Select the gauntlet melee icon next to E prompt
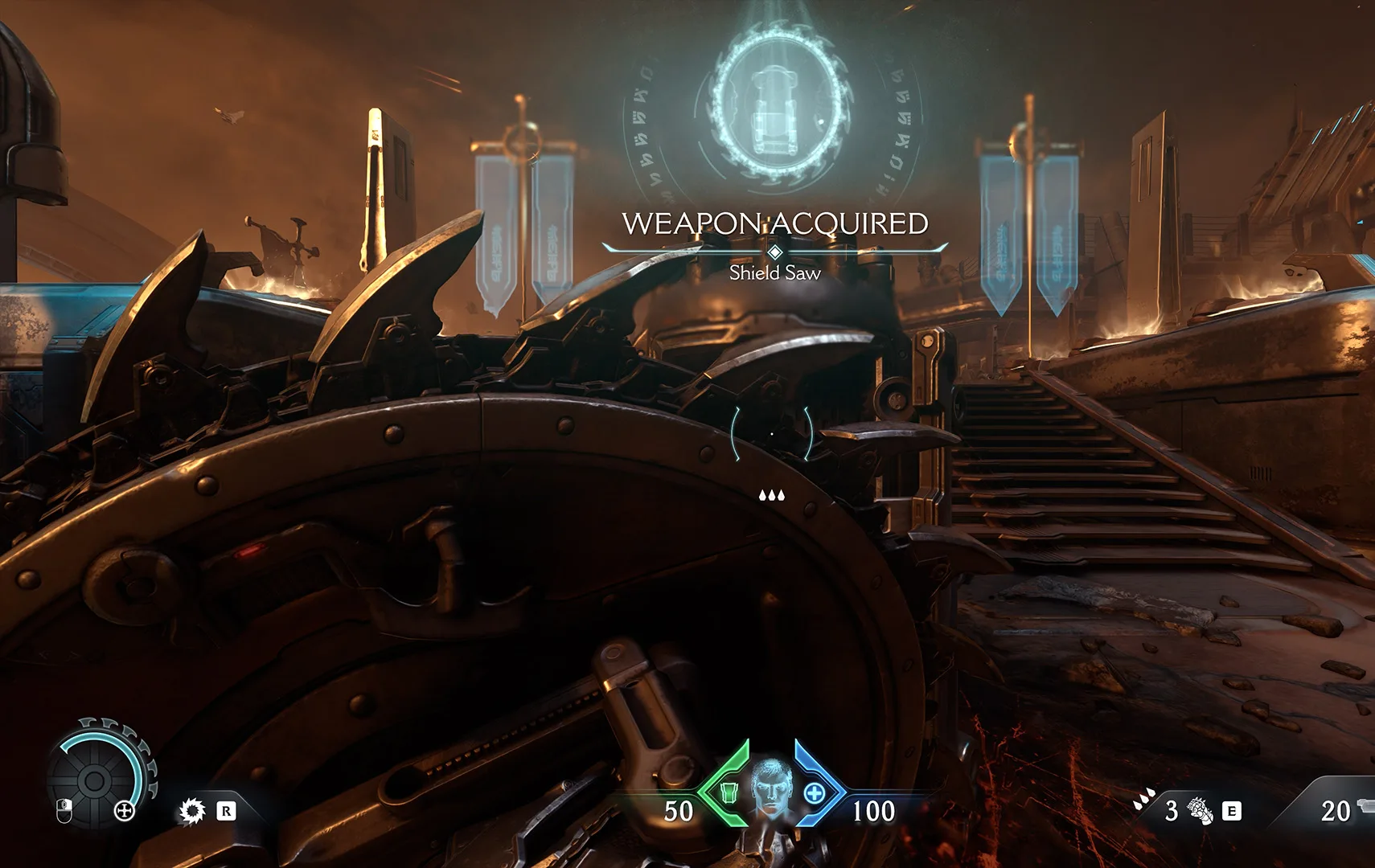Screen dimensions: 1375x868 pyautogui.click(x=1200, y=811)
